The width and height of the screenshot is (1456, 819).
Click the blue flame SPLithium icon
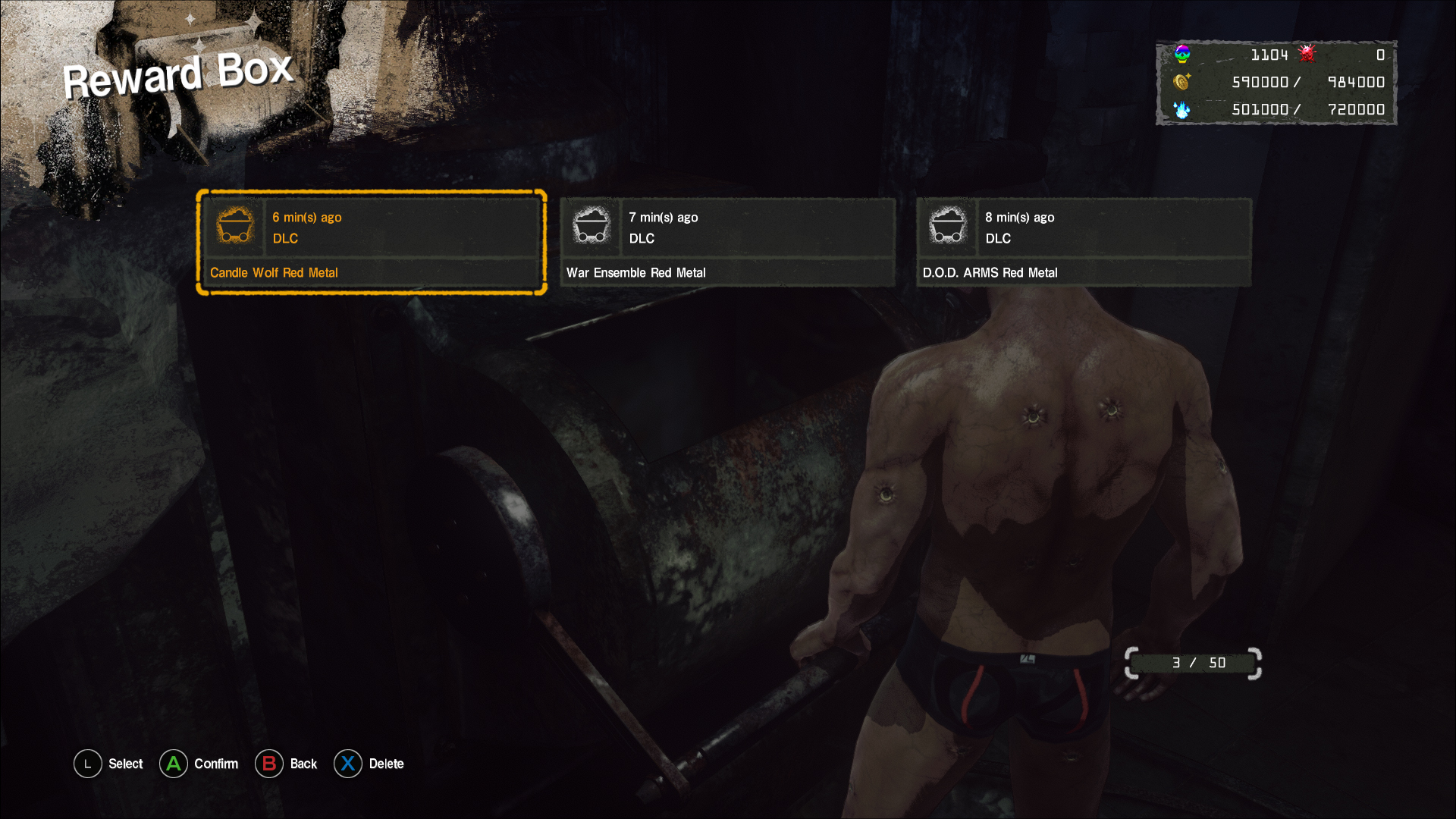point(1181,109)
